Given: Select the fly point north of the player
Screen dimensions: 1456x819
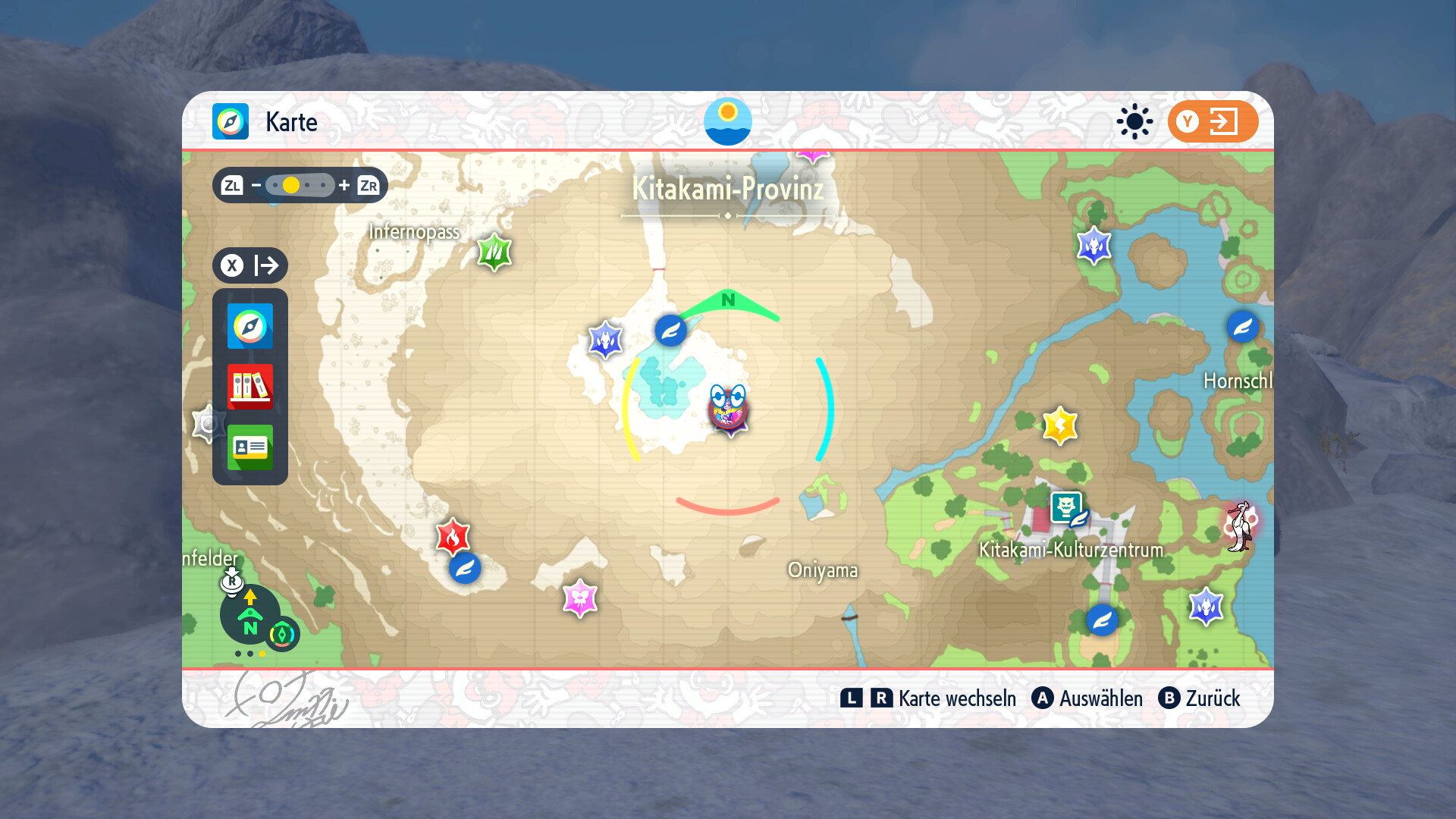Looking at the screenshot, I should pyautogui.click(x=670, y=331).
